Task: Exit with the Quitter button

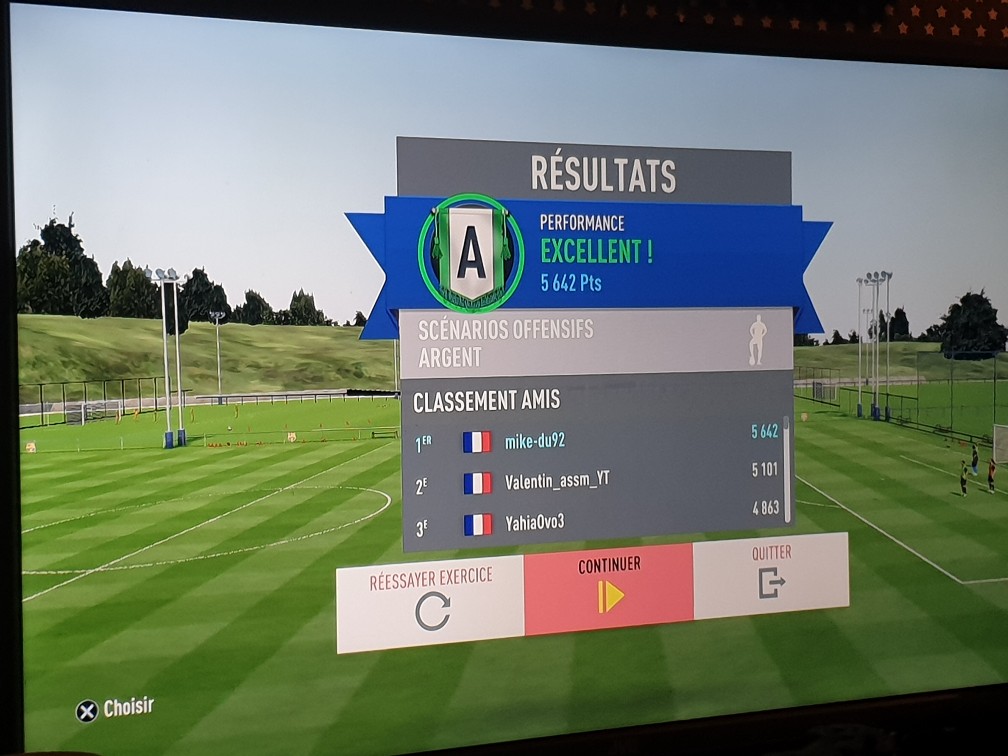Action: [771, 575]
